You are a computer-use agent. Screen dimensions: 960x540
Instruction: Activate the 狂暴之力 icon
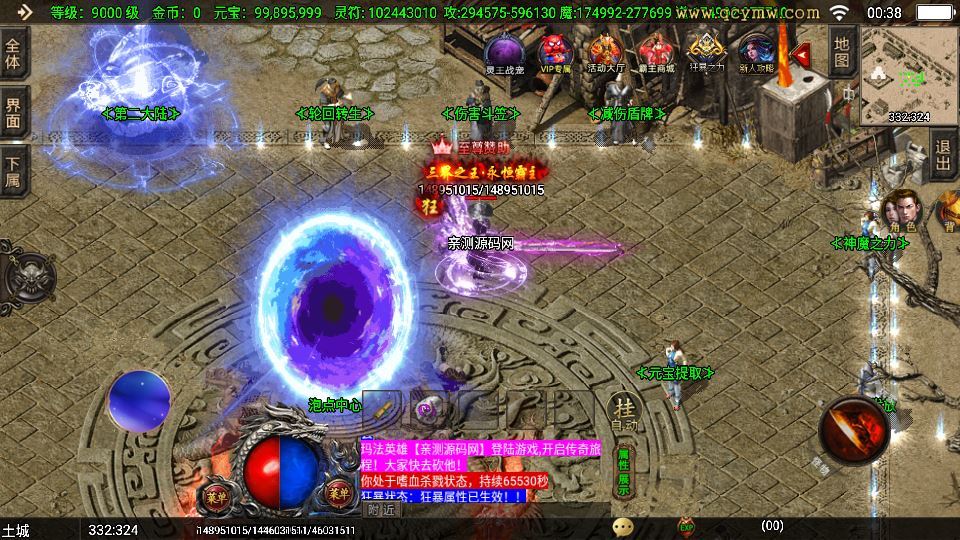click(708, 51)
